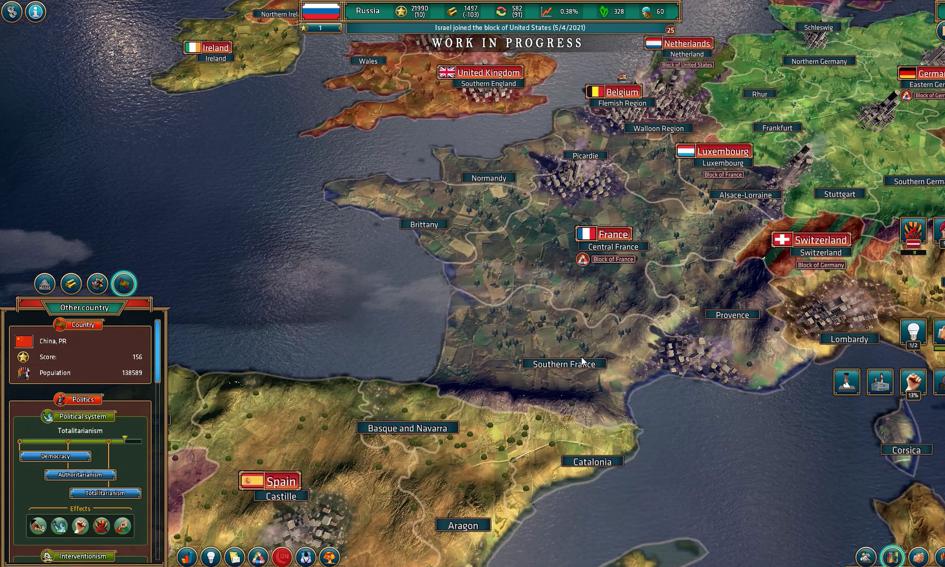Viewport: 945px width, 567px height.
Task: Choose the Democracy political system
Action: (55, 456)
